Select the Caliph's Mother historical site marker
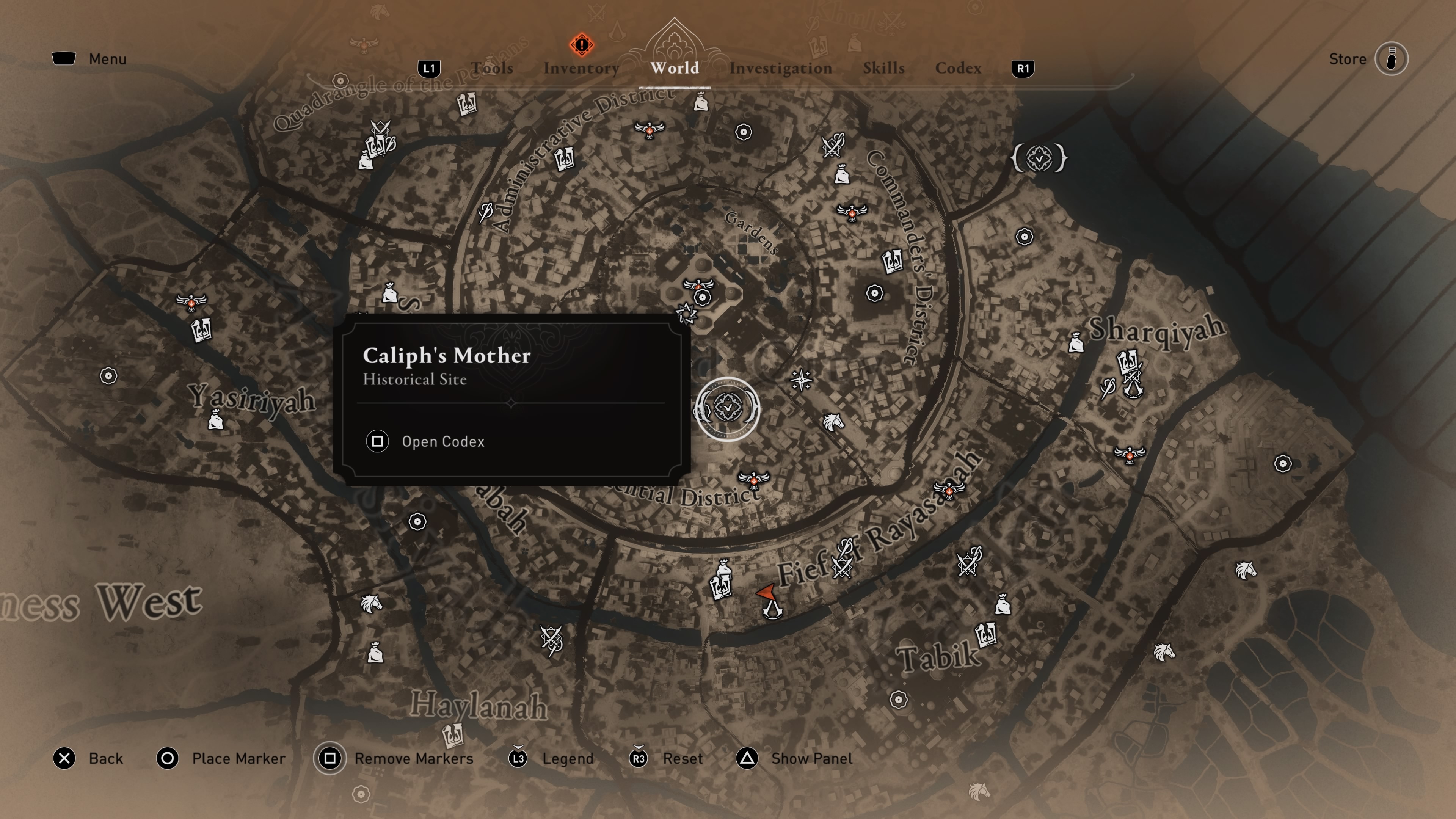This screenshot has height=819, width=1456. click(x=728, y=408)
